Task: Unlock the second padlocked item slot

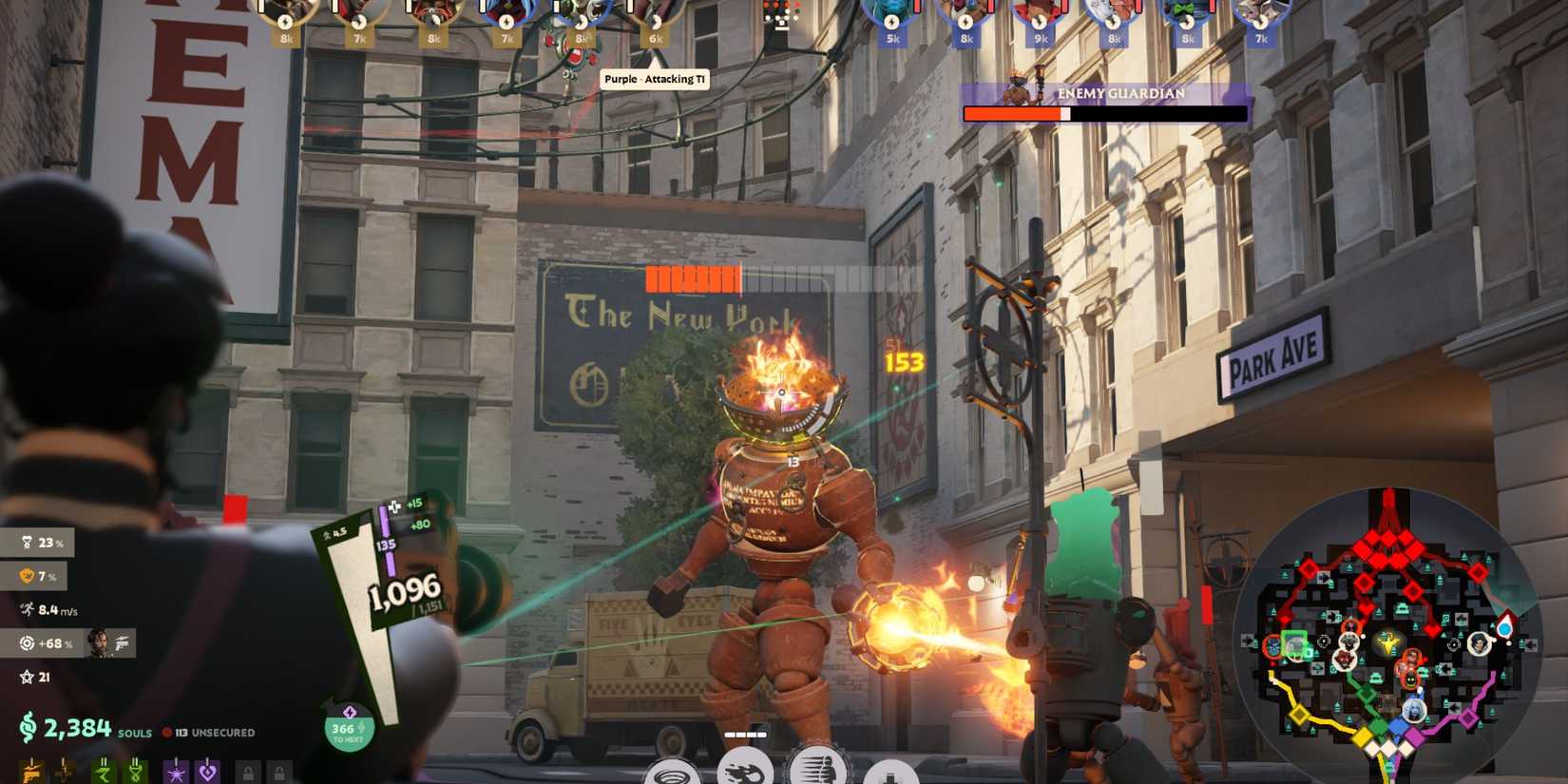Action: (280, 773)
